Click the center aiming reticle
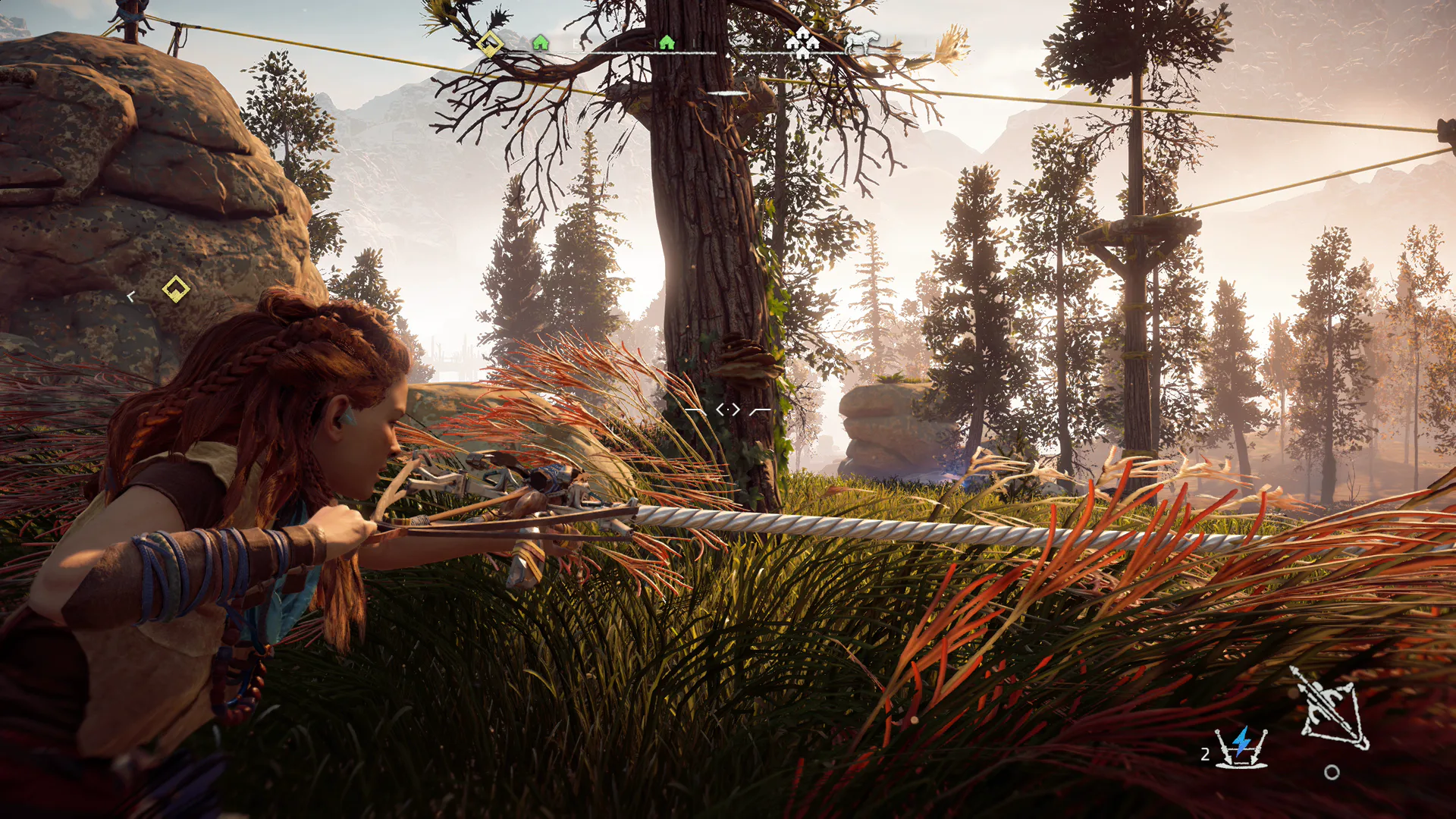Image resolution: width=1456 pixels, height=819 pixels. click(x=726, y=409)
